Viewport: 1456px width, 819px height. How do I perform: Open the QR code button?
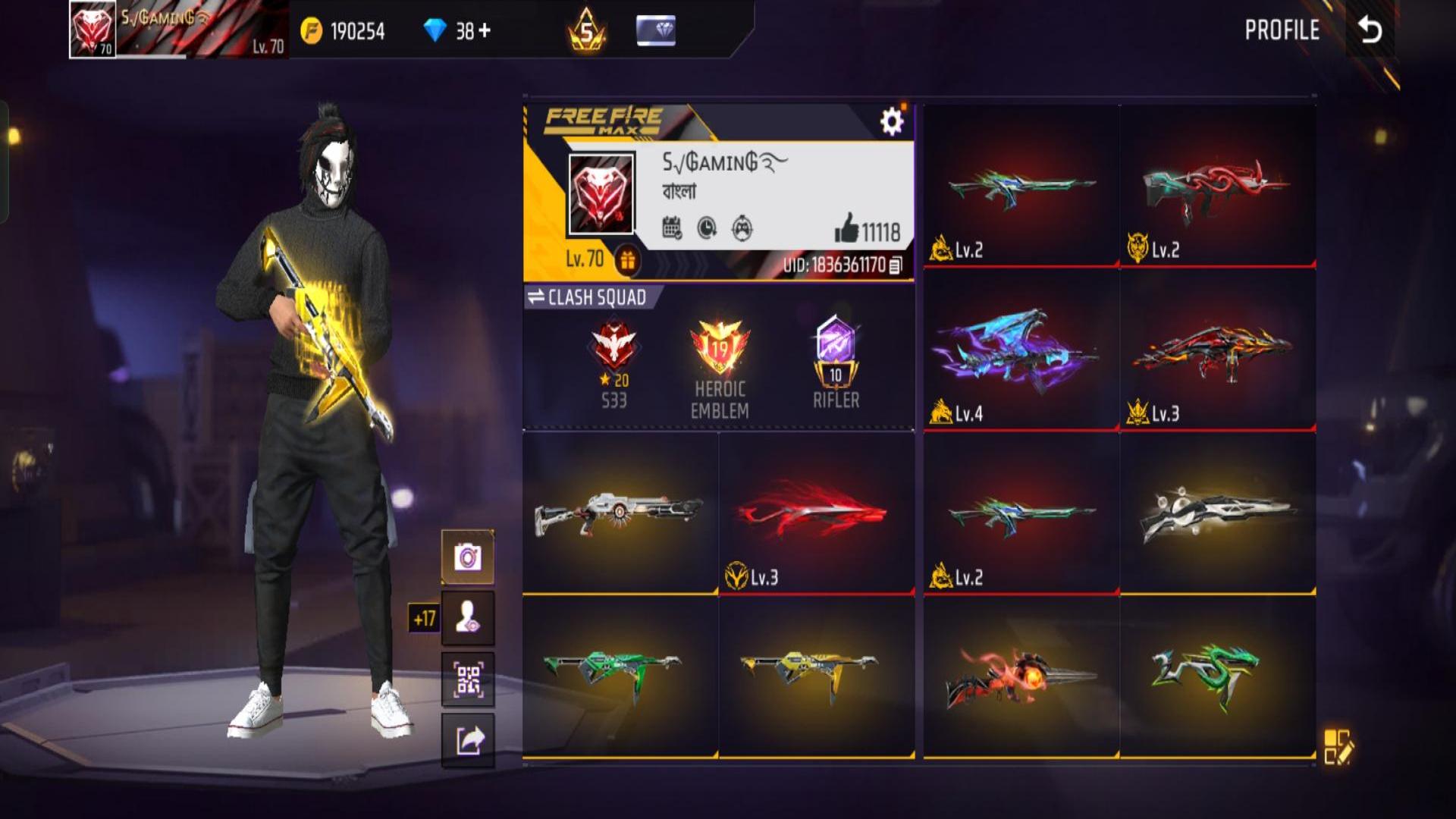coord(468,679)
